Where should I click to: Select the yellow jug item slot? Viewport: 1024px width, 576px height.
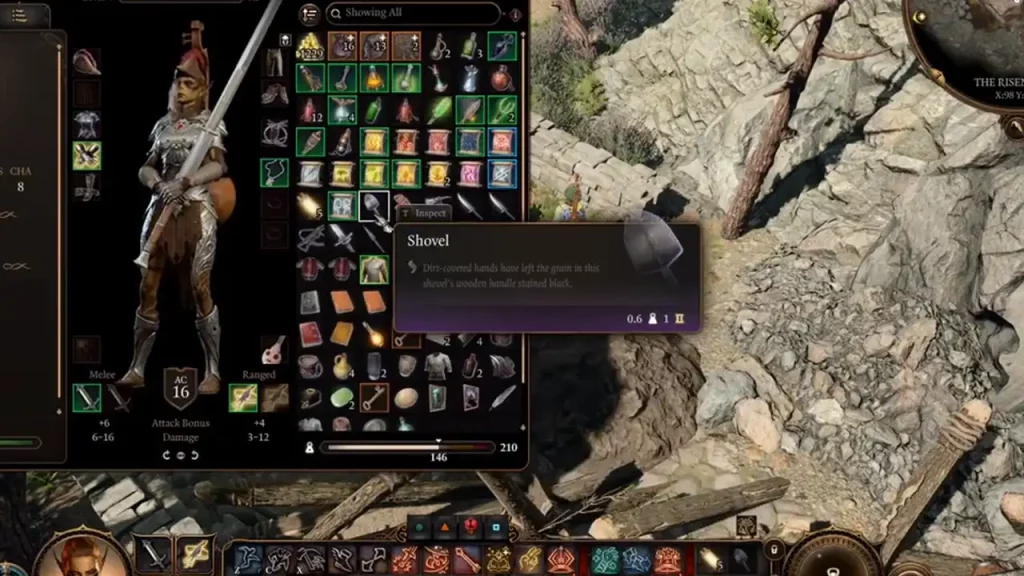pos(342,366)
